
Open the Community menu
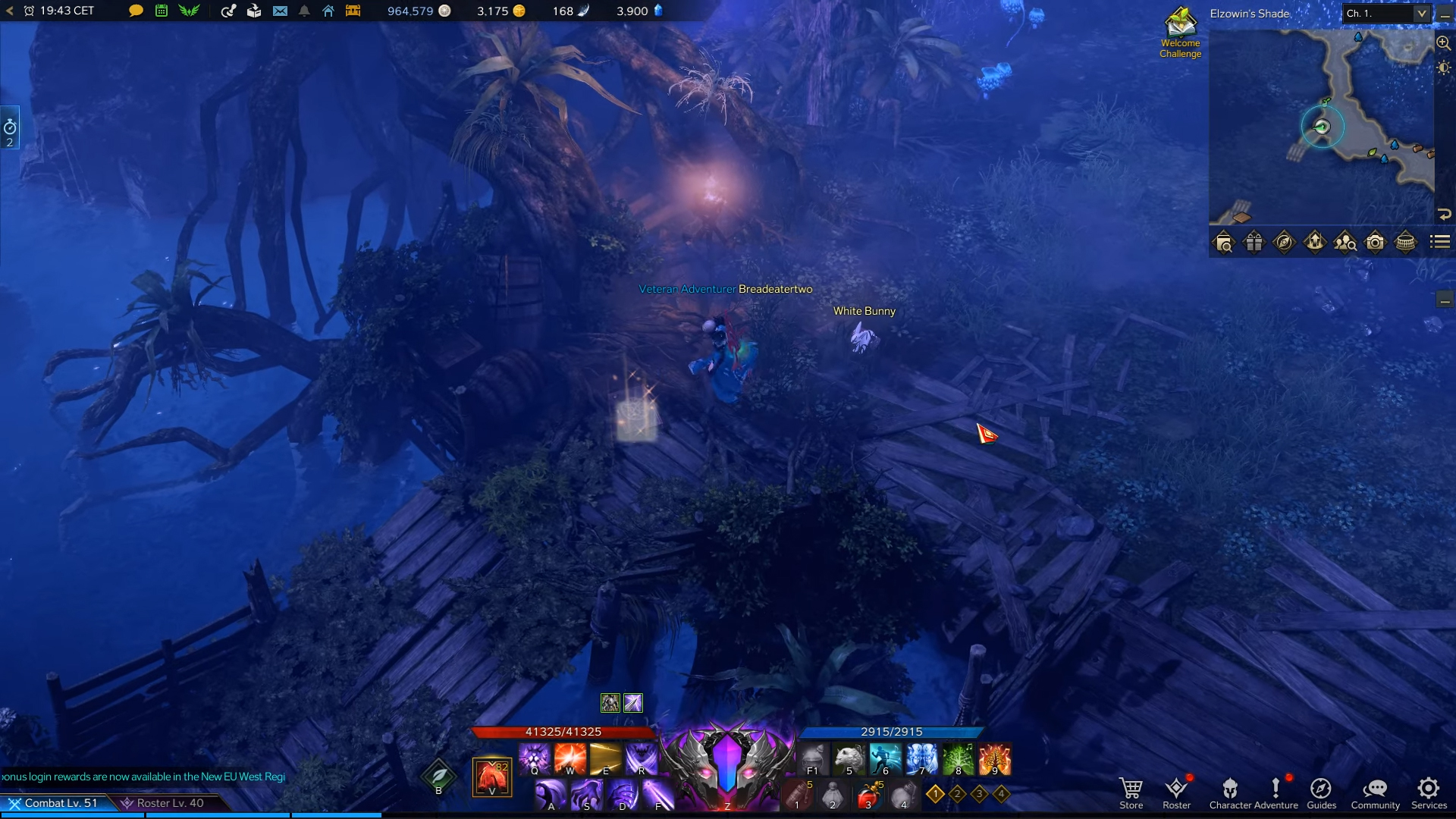coord(1375,792)
